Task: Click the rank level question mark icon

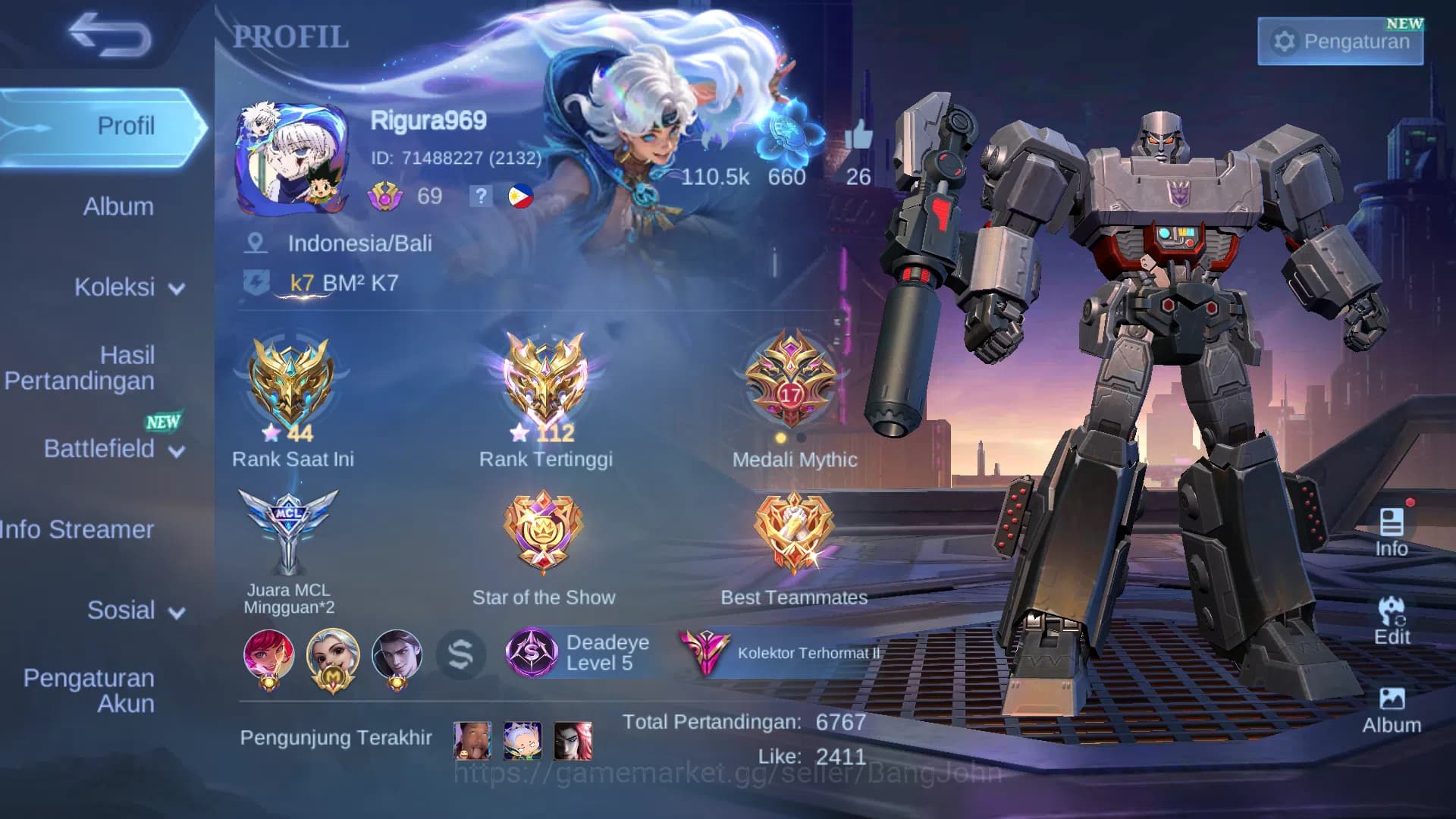Action: coord(482,196)
